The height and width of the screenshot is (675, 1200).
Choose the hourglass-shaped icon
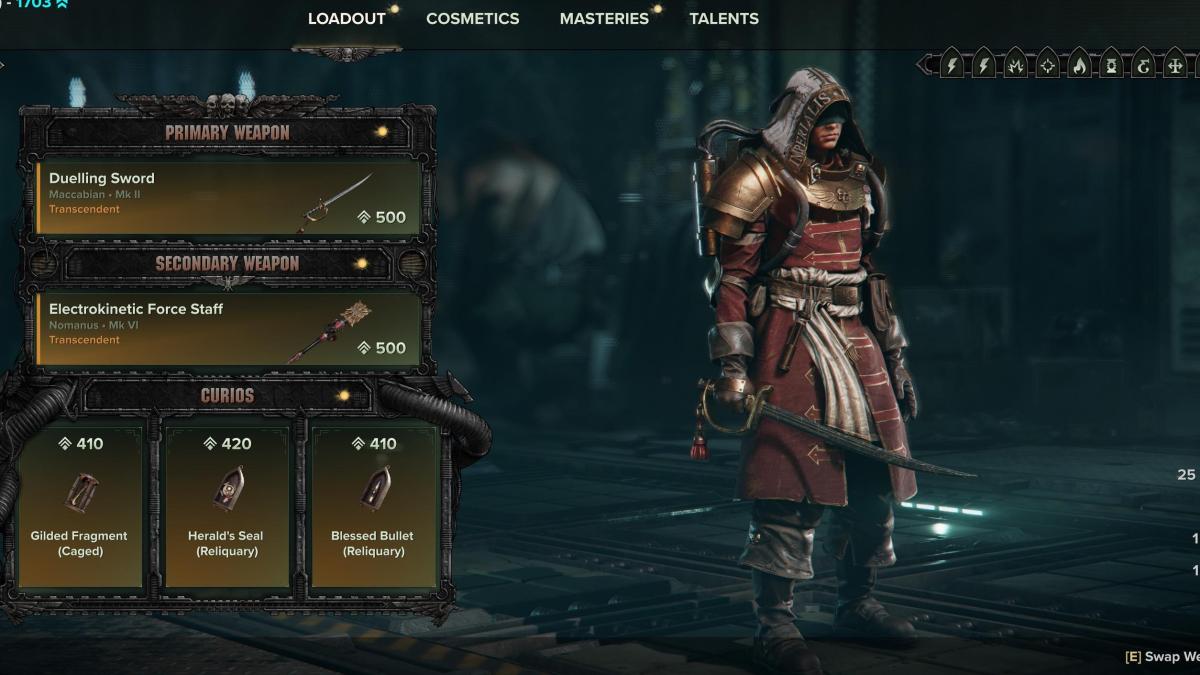[x=1111, y=66]
